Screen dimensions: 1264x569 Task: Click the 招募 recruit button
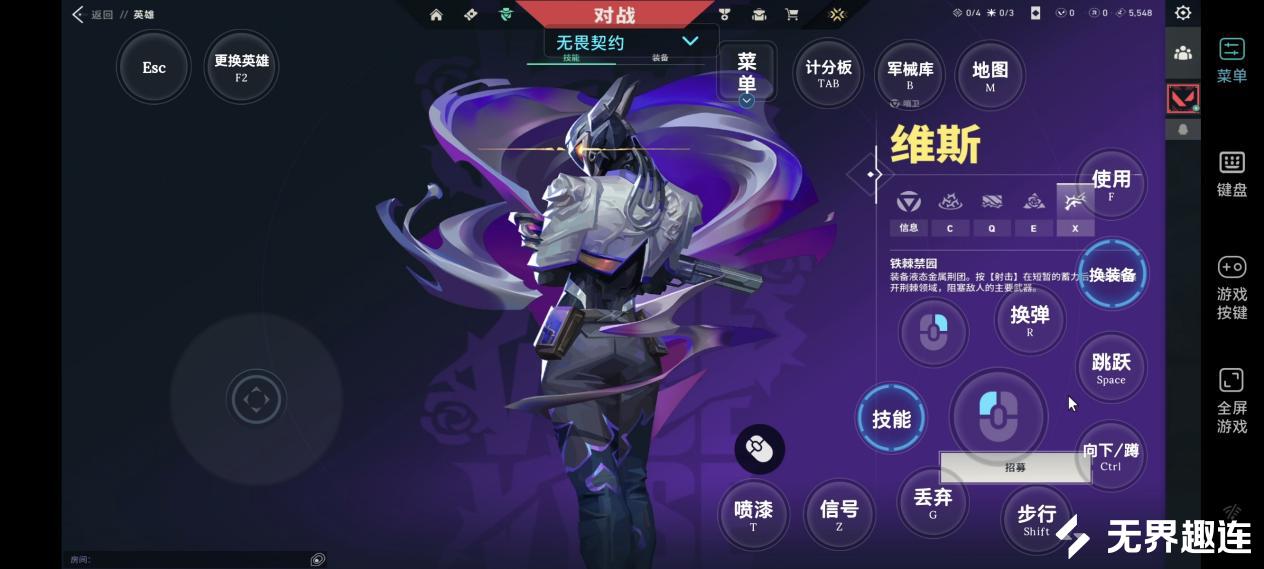pyautogui.click(x=1015, y=467)
